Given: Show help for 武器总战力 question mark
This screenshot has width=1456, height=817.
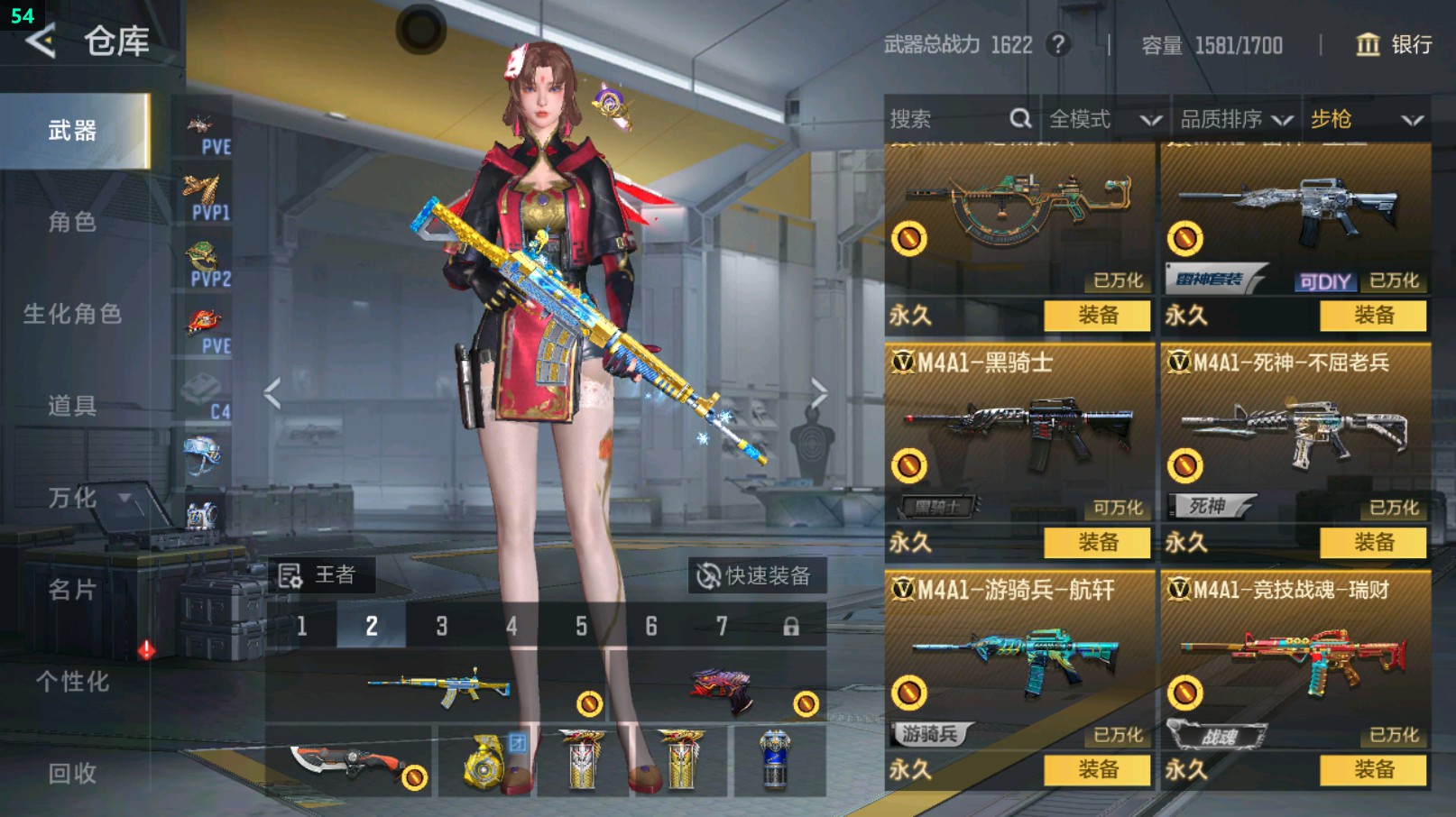Looking at the screenshot, I should [x=1058, y=44].
